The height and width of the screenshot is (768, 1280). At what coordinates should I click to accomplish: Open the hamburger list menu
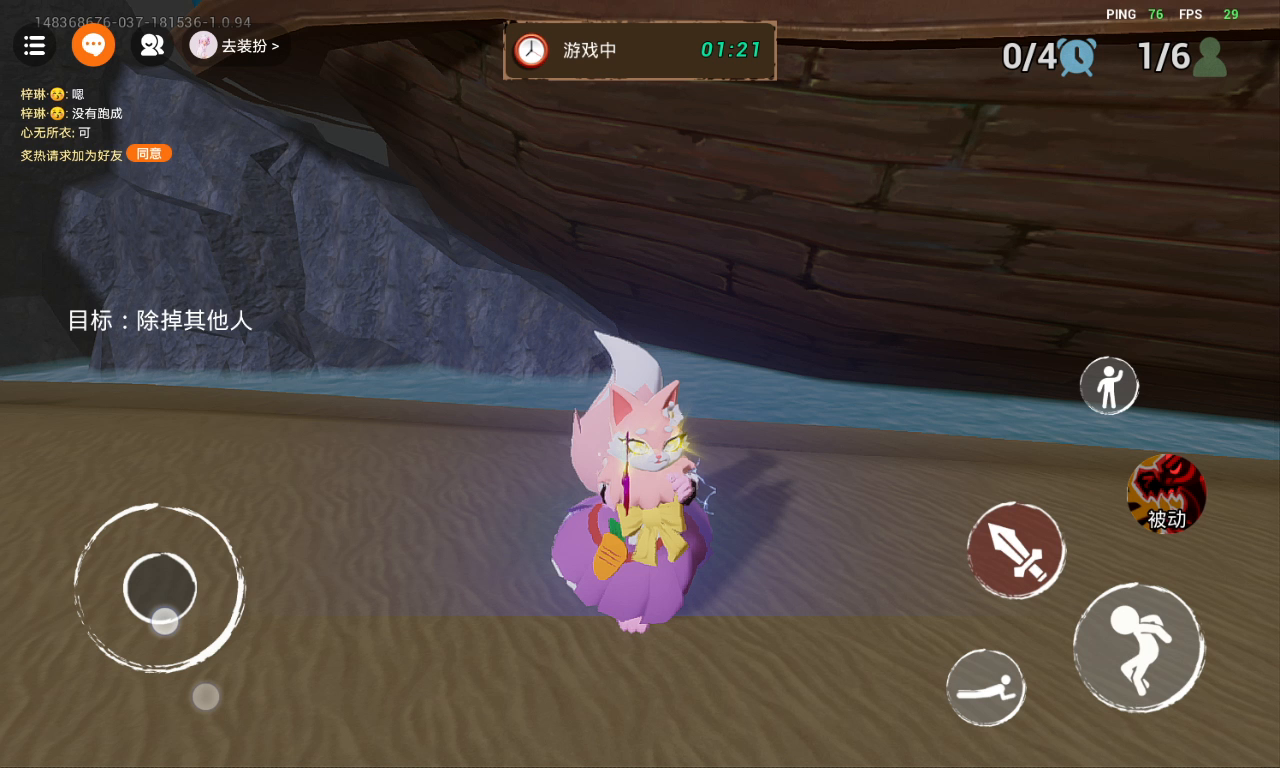[x=34, y=45]
